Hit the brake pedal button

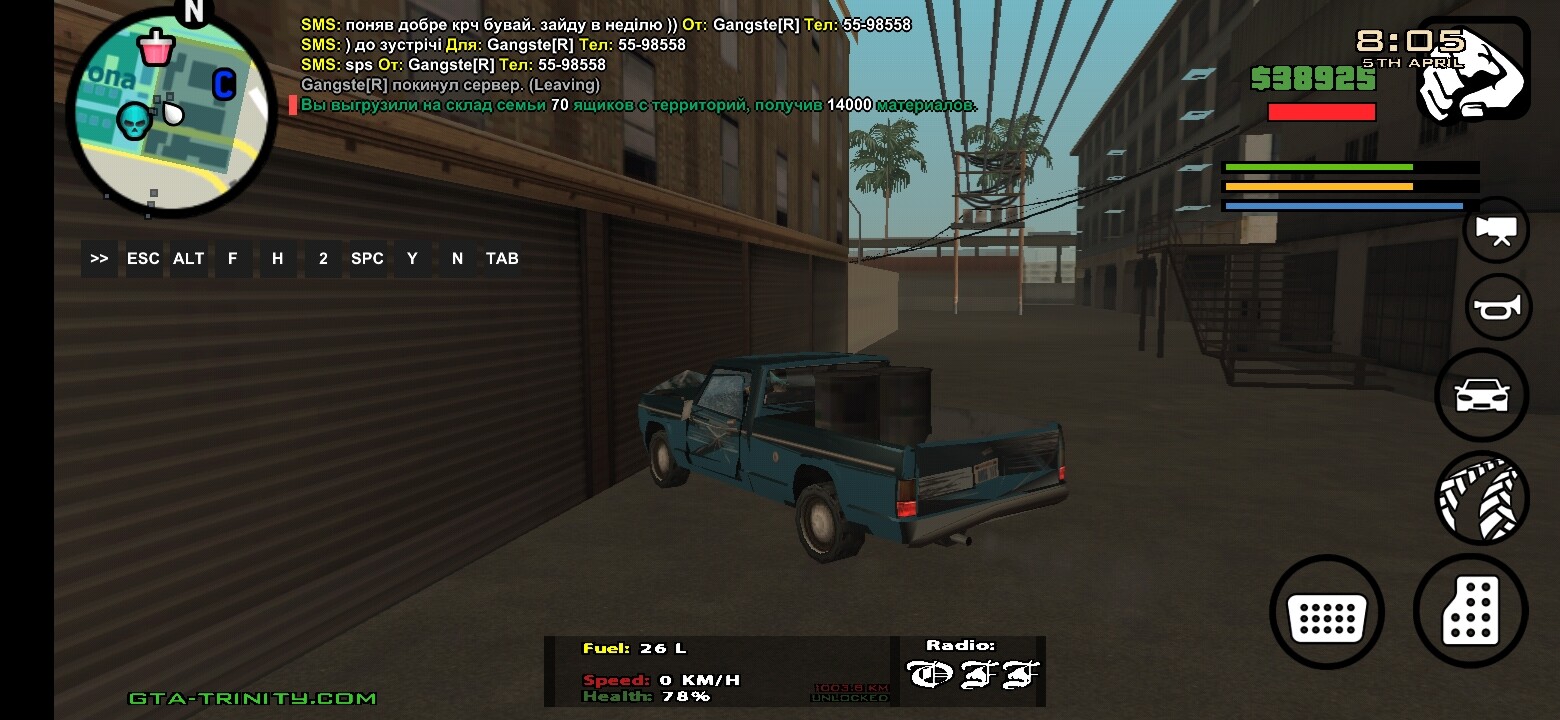(x=1326, y=611)
